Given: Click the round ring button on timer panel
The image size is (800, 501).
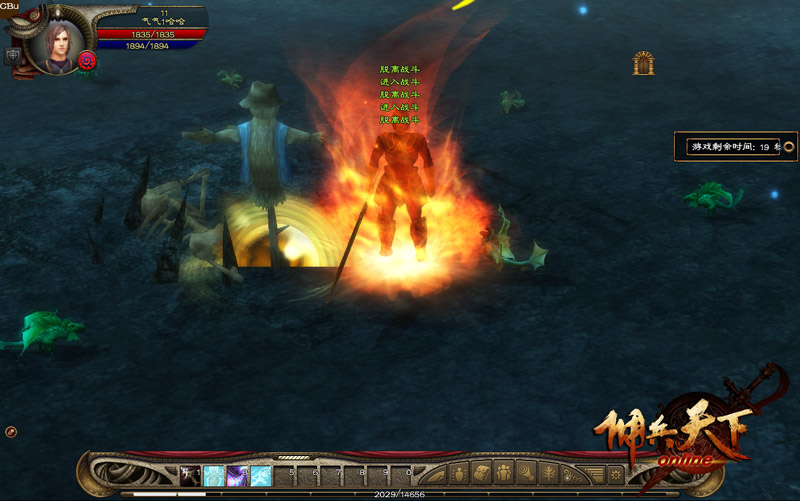Looking at the screenshot, I should click(x=788, y=147).
